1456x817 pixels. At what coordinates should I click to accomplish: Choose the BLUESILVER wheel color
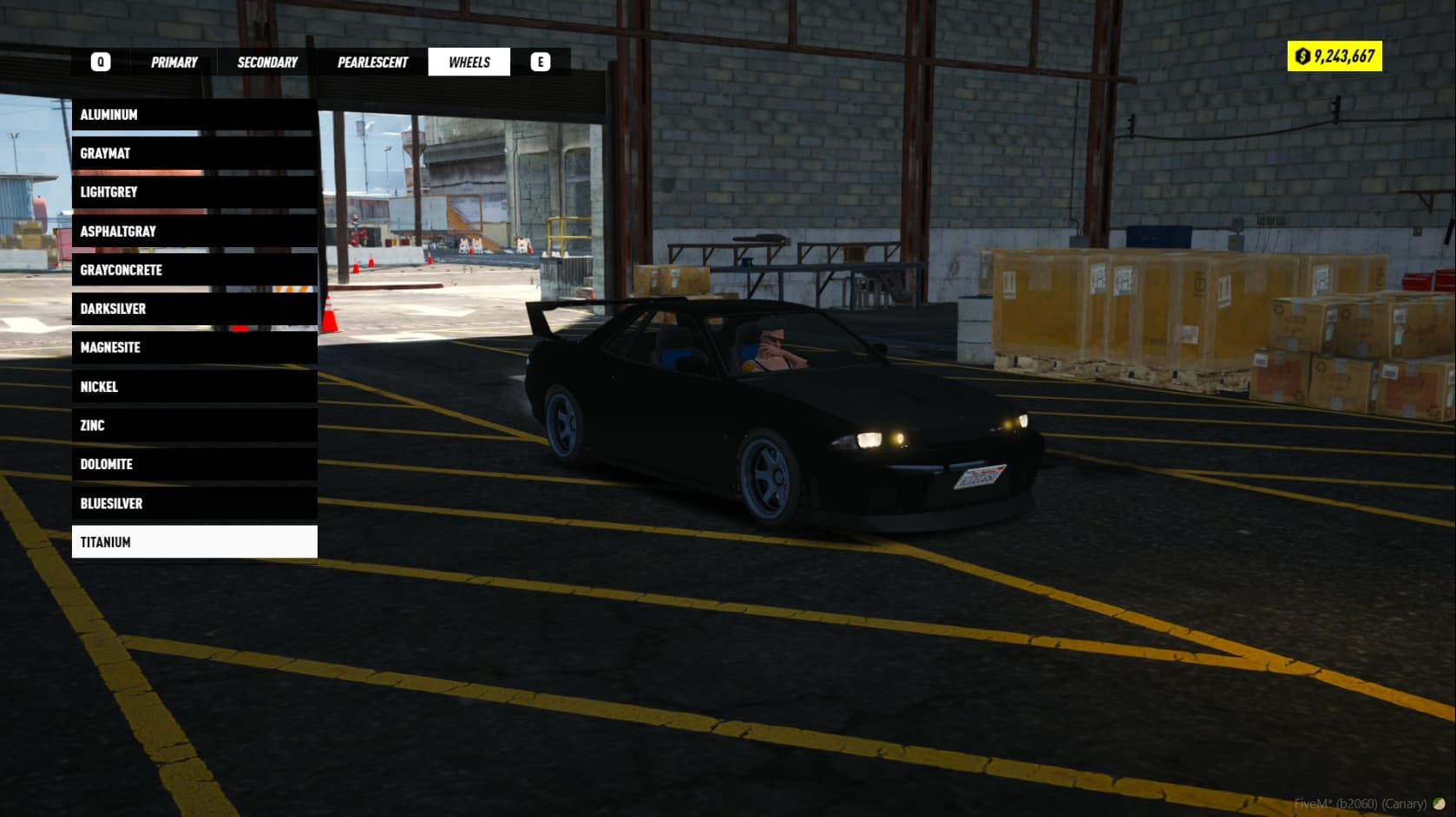(x=194, y=503)
